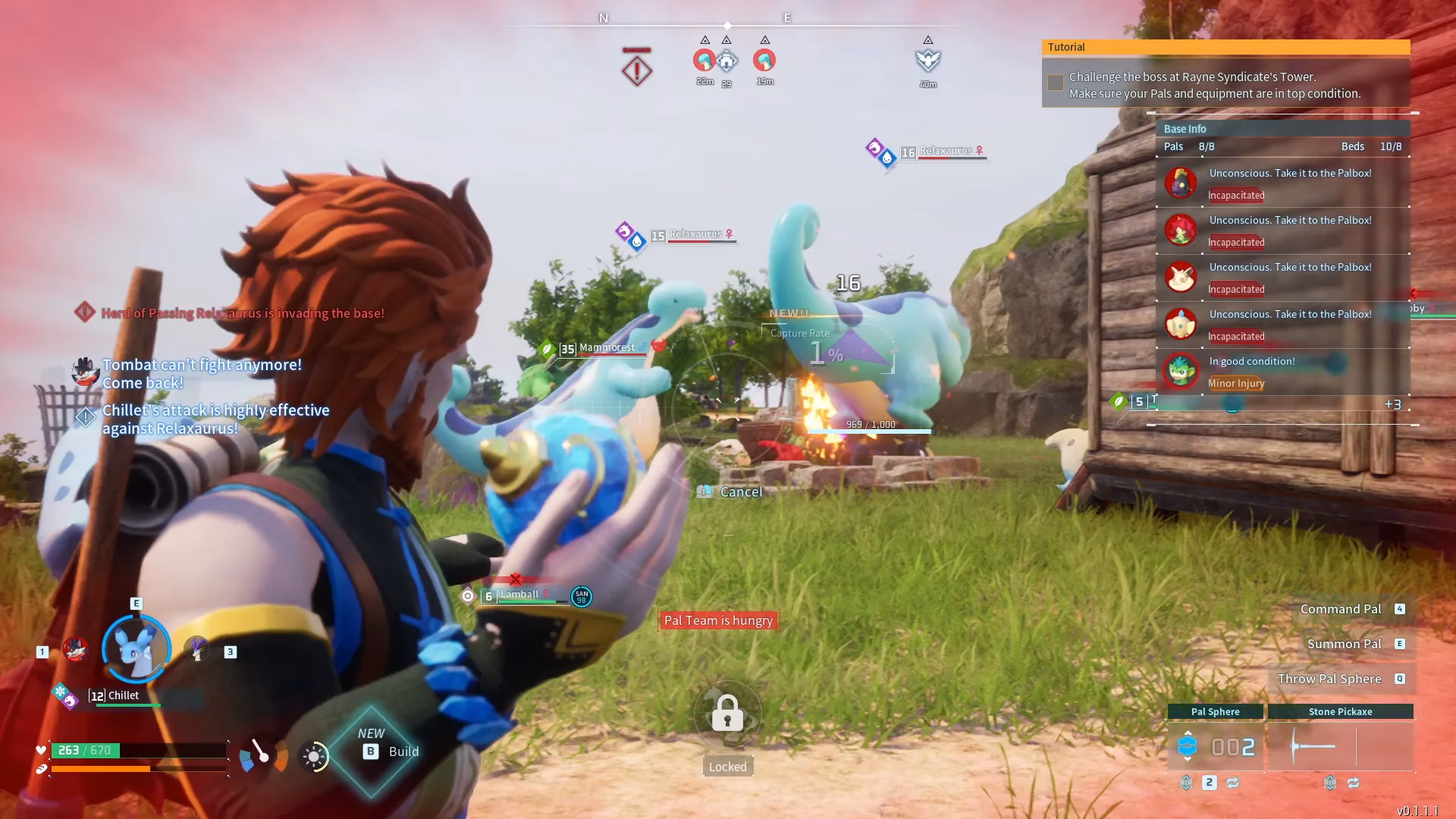
Task: Click the Pal Team is hungry alert
Action: [718, 620]
